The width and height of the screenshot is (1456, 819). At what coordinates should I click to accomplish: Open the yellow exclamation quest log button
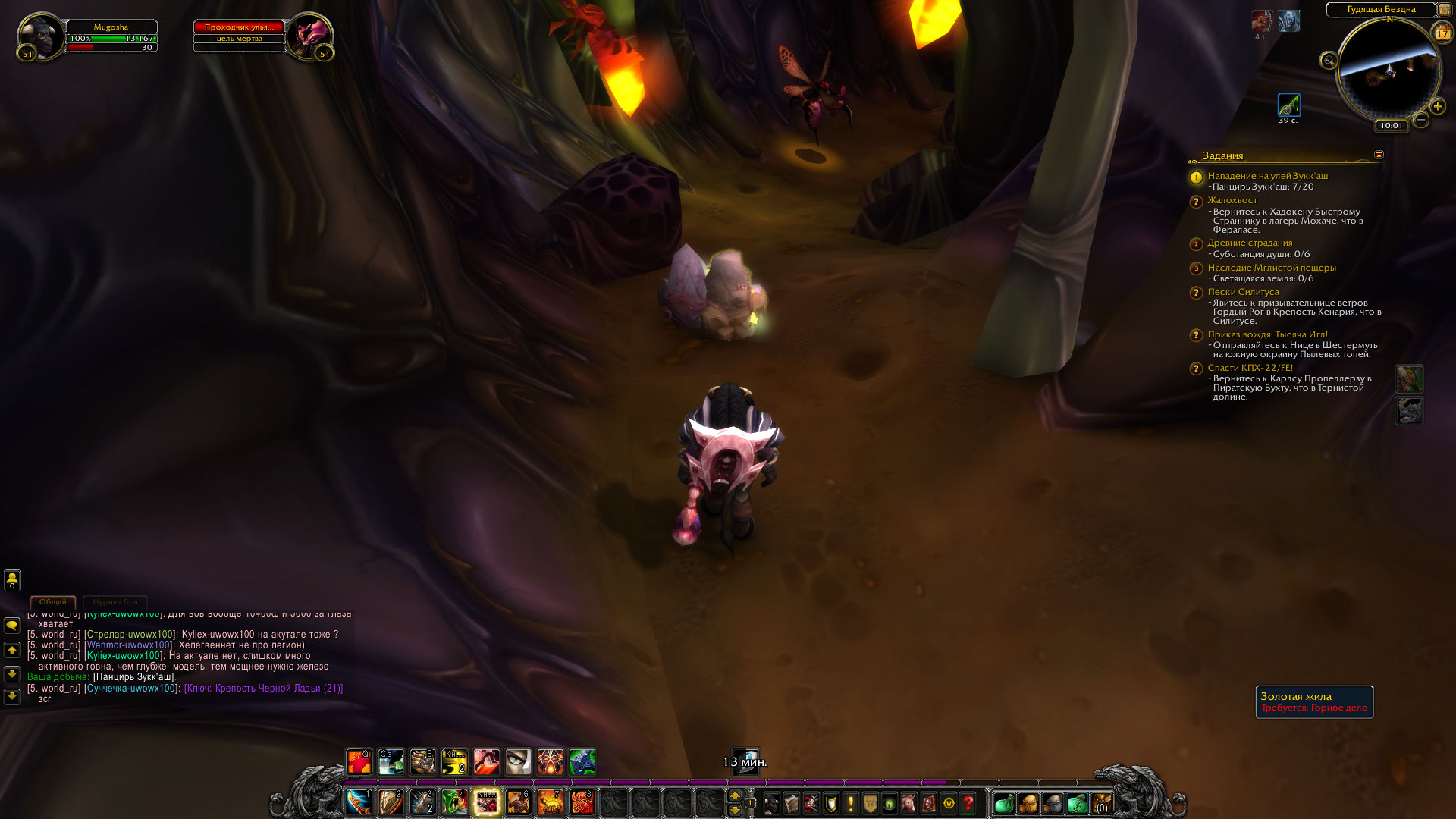(x=850, y=803)
